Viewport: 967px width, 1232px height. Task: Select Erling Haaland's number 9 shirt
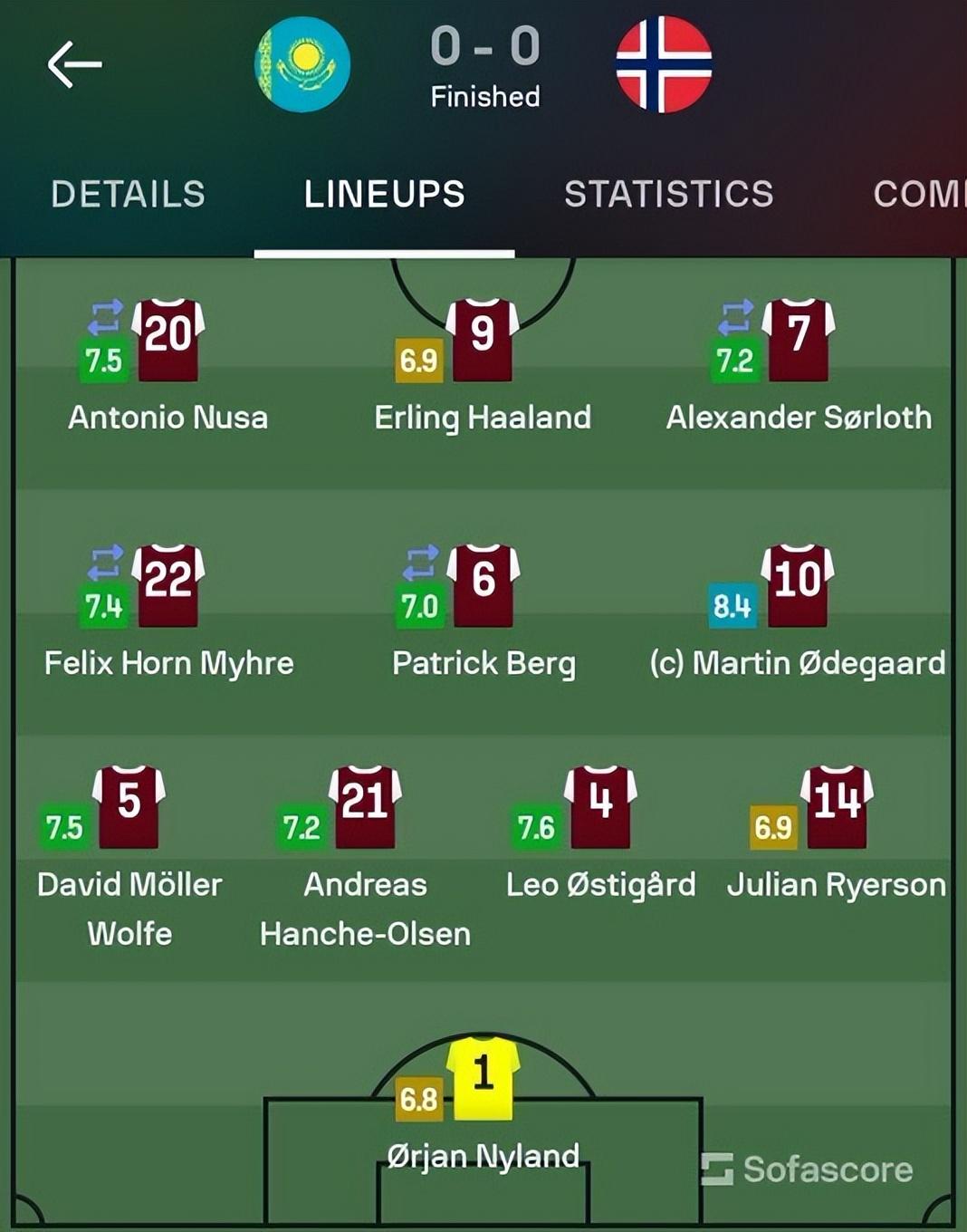point(483,339)
